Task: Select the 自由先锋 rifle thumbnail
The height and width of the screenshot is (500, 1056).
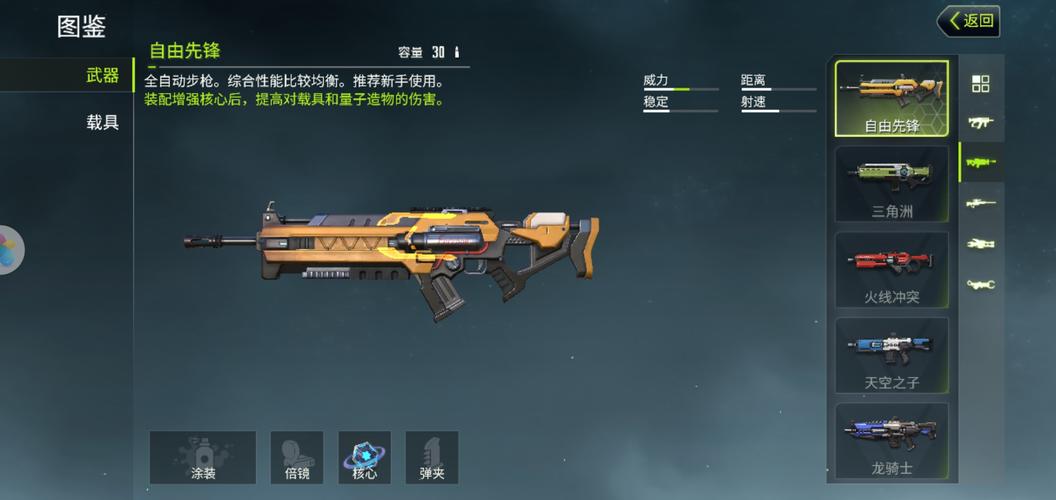Action: 891,98
